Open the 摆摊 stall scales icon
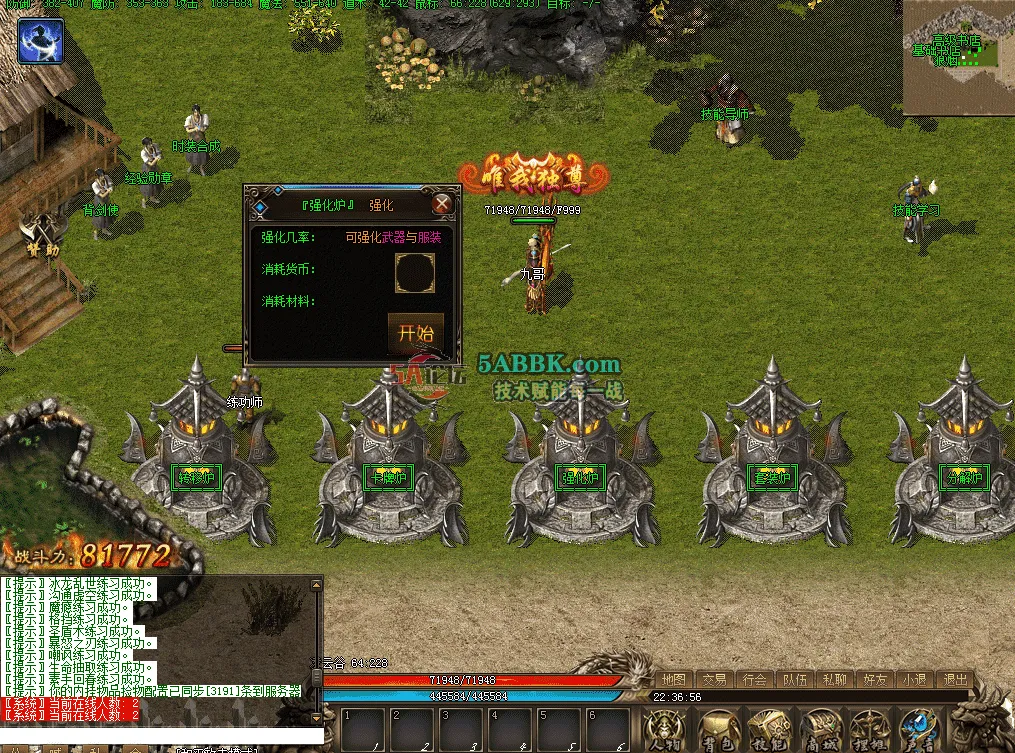1015x753 pixels. [x=869, y=728]
